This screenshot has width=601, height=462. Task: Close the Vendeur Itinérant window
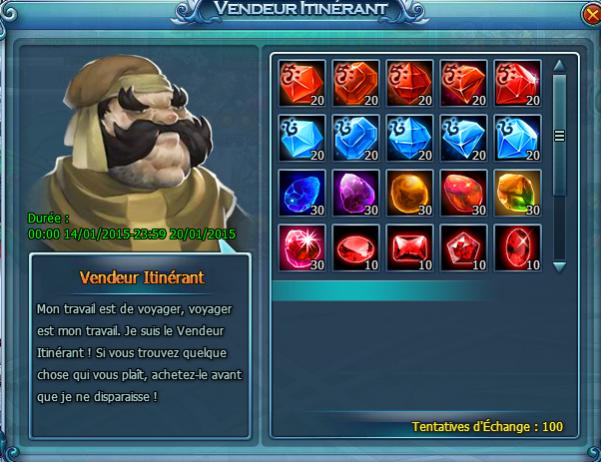pos(583,16)
